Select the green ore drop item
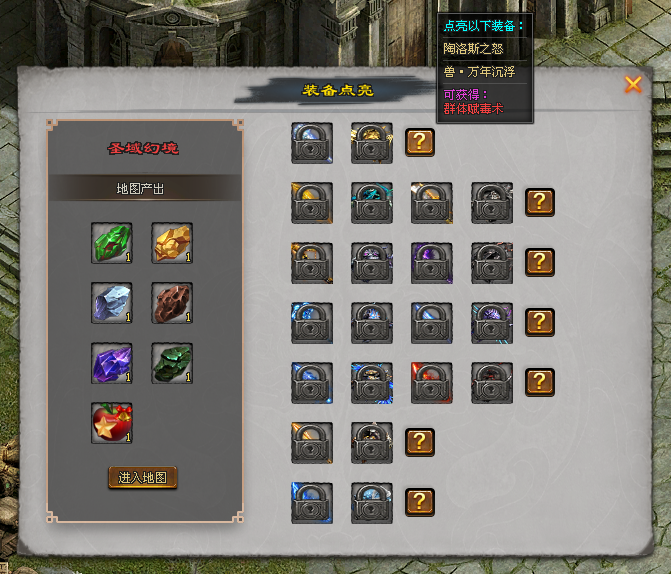Viewport: 671px width, 574px height. coord(112,243)
